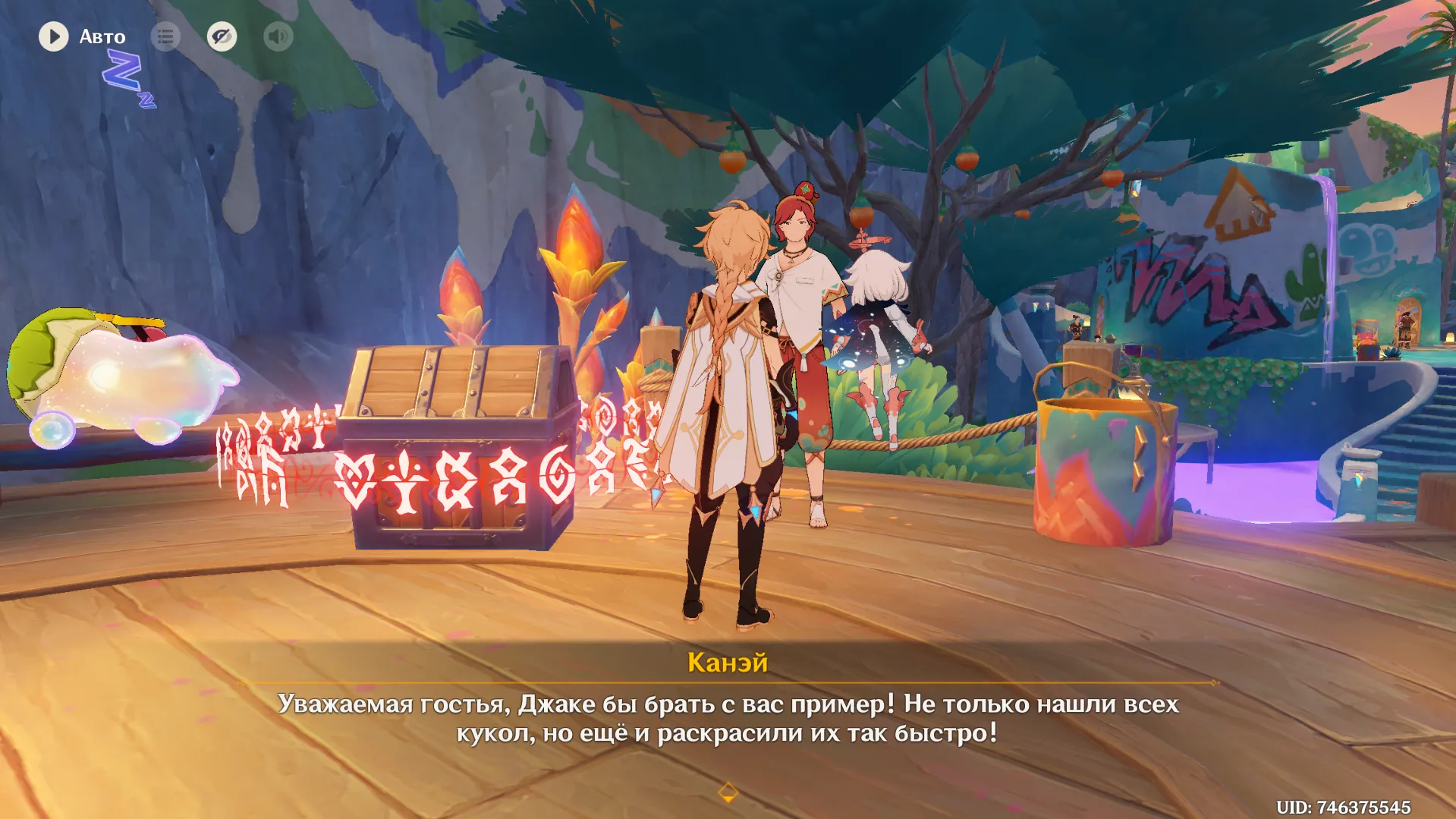This screenshot has width=1456, height=819.
Task: Hide the dialogue interface
Action: click(222, 36)
